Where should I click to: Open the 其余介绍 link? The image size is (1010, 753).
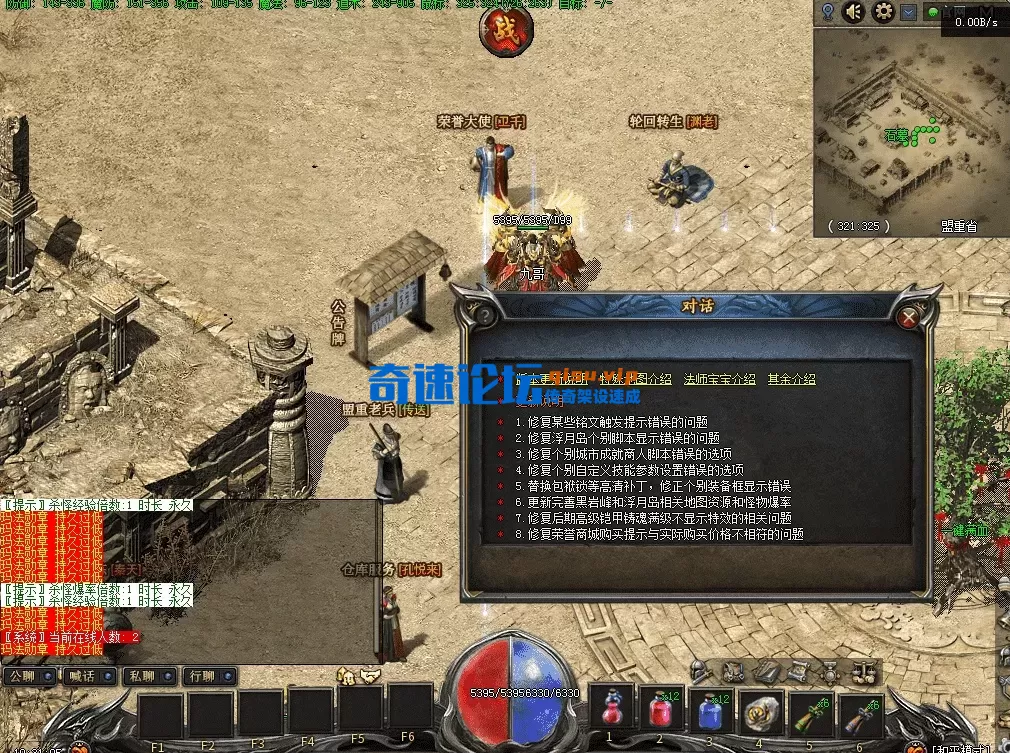pos(791,379)
